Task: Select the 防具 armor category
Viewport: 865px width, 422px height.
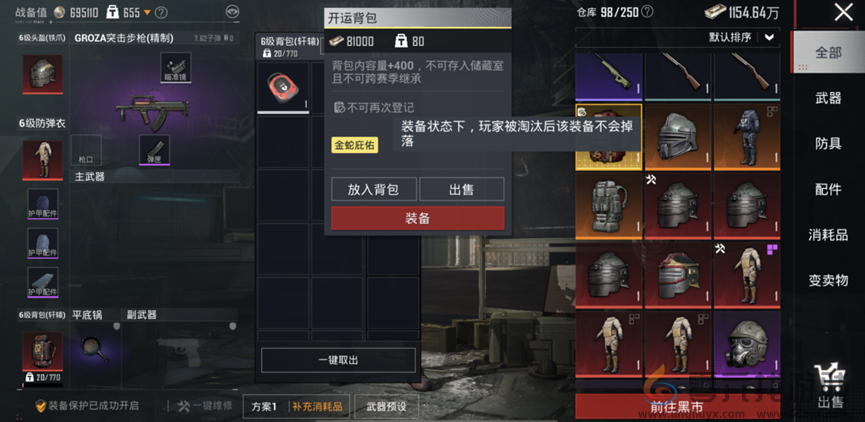Action: tap(828, 143)
